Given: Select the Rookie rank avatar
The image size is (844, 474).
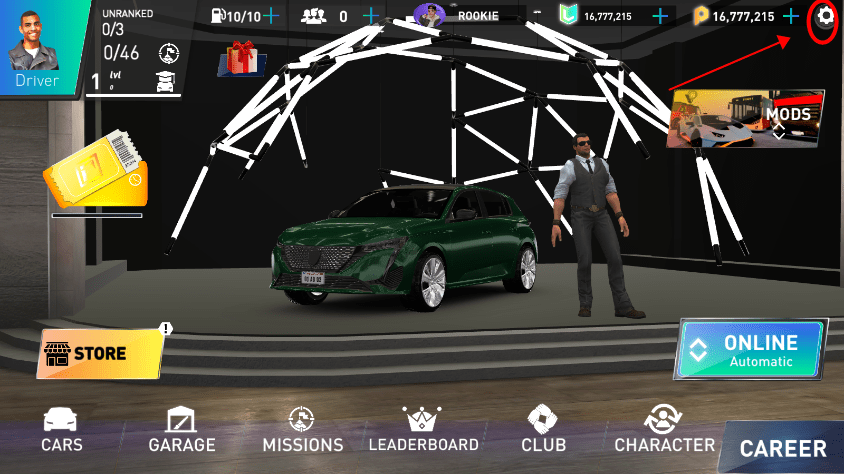Looking at the screenshot, I should 431,16.
